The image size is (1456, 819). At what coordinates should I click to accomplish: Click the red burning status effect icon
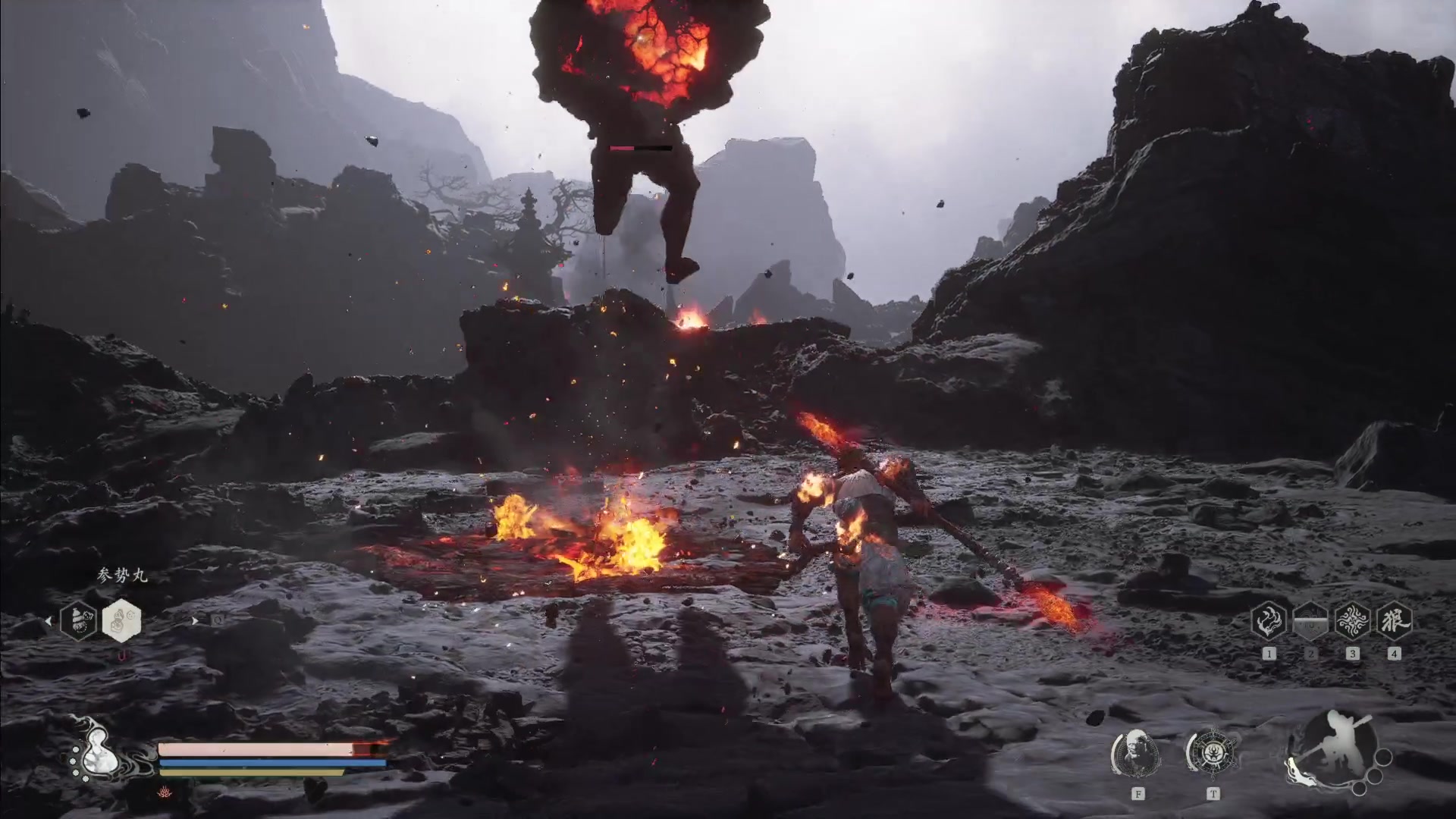point(165,791)
